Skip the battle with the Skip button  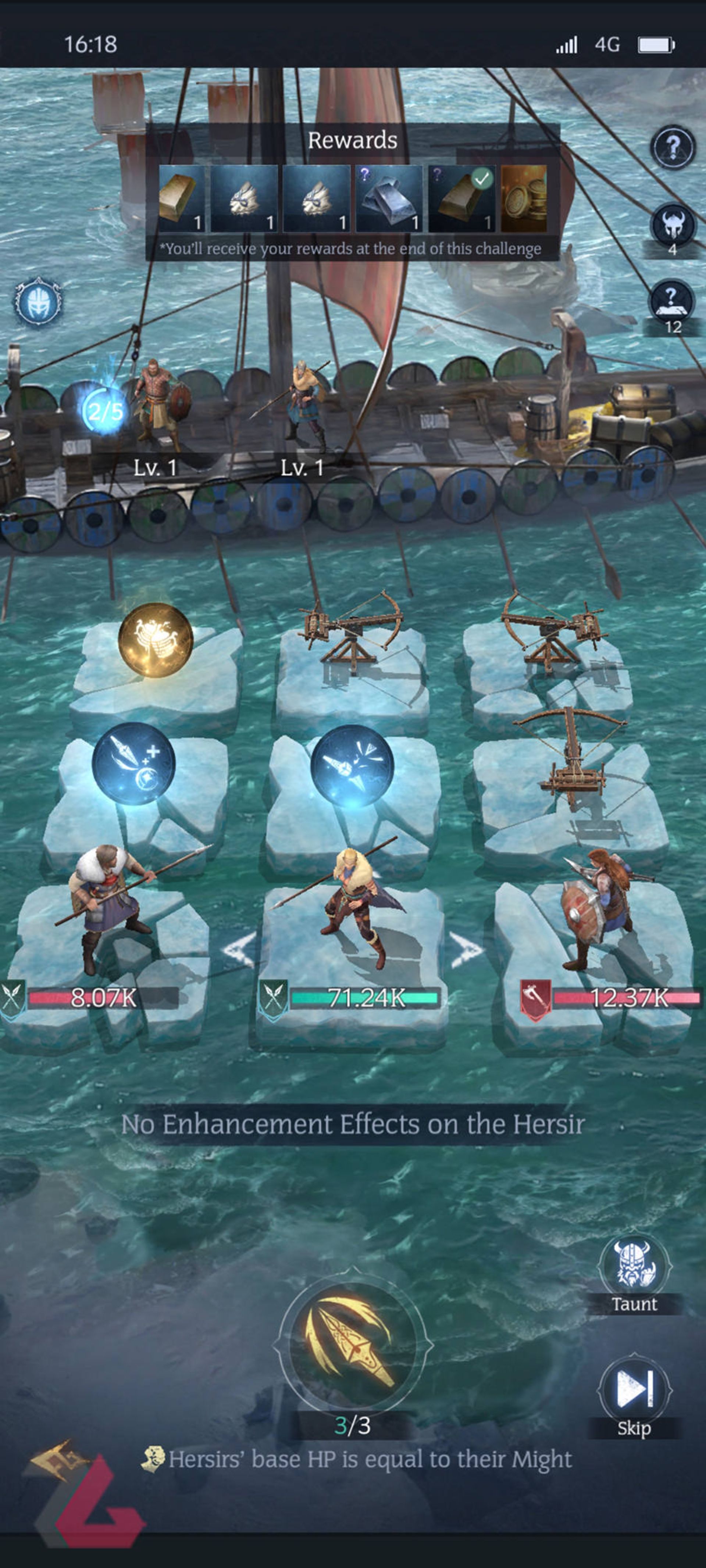634,1392
